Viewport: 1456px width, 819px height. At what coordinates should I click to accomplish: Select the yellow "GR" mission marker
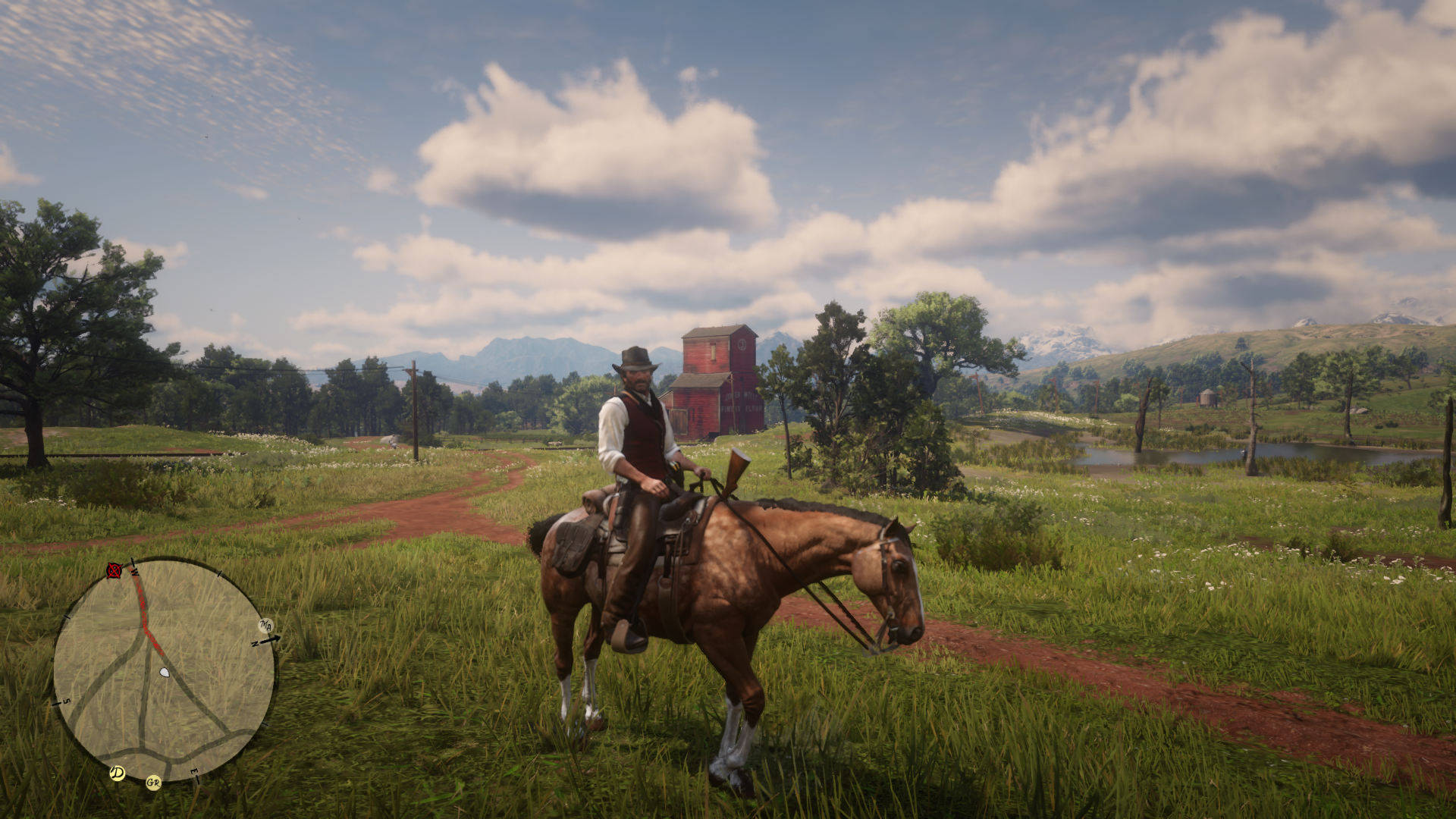154,782
